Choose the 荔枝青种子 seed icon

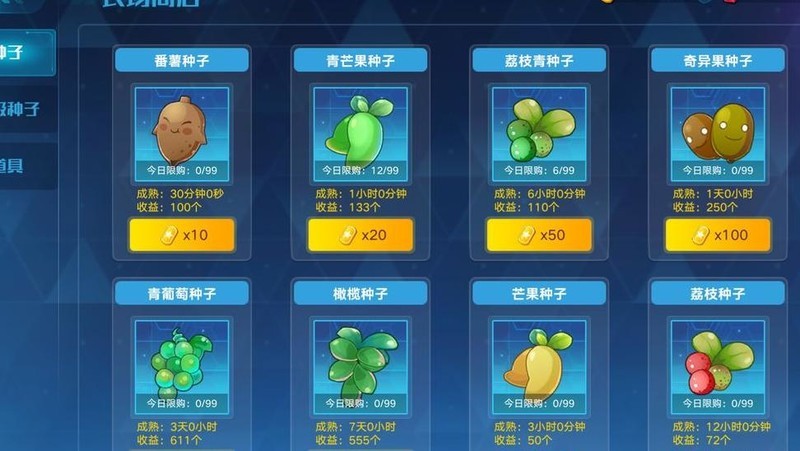click(x=539, y=127)
